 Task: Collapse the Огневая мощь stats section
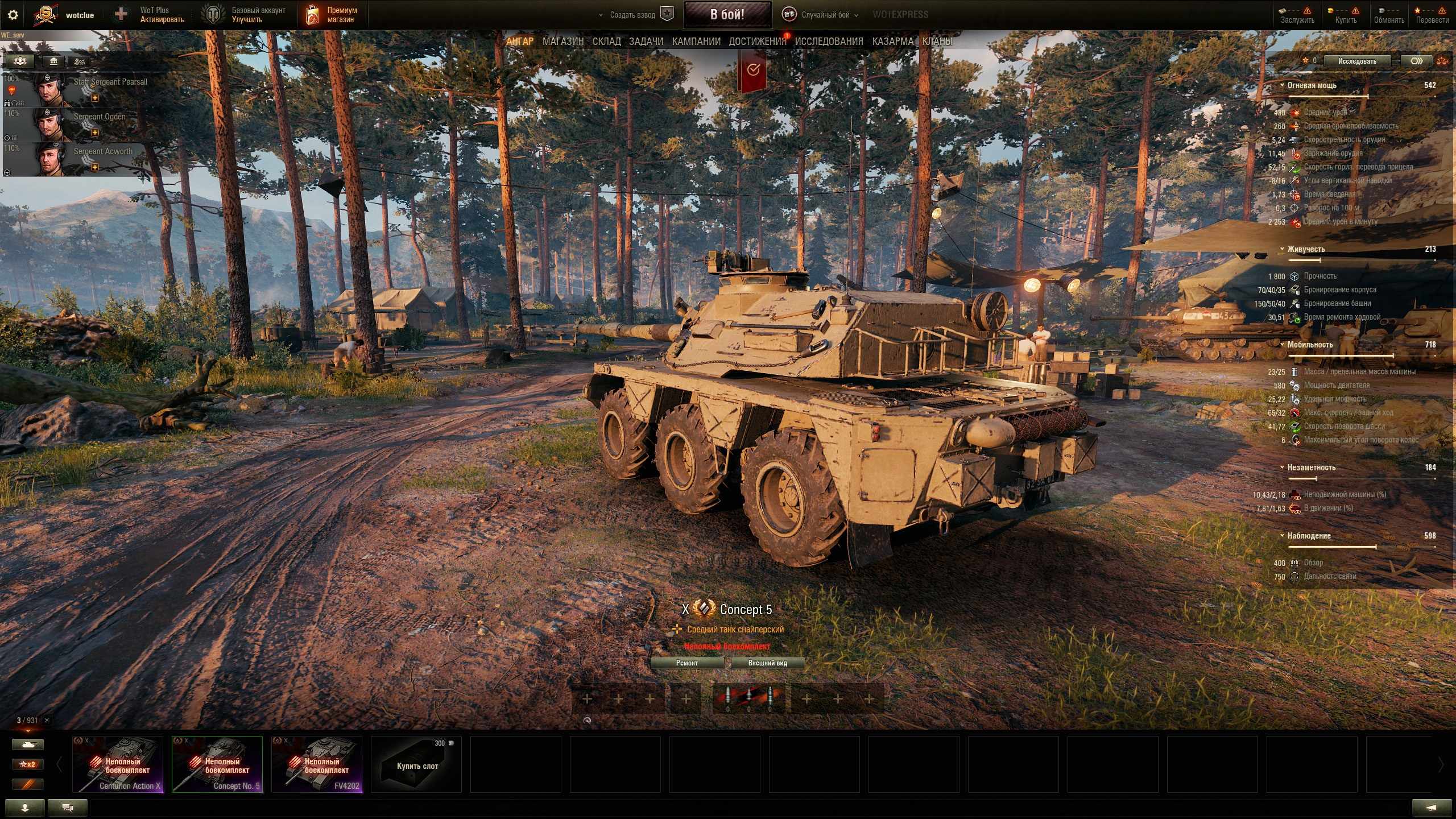[1282, 85]
